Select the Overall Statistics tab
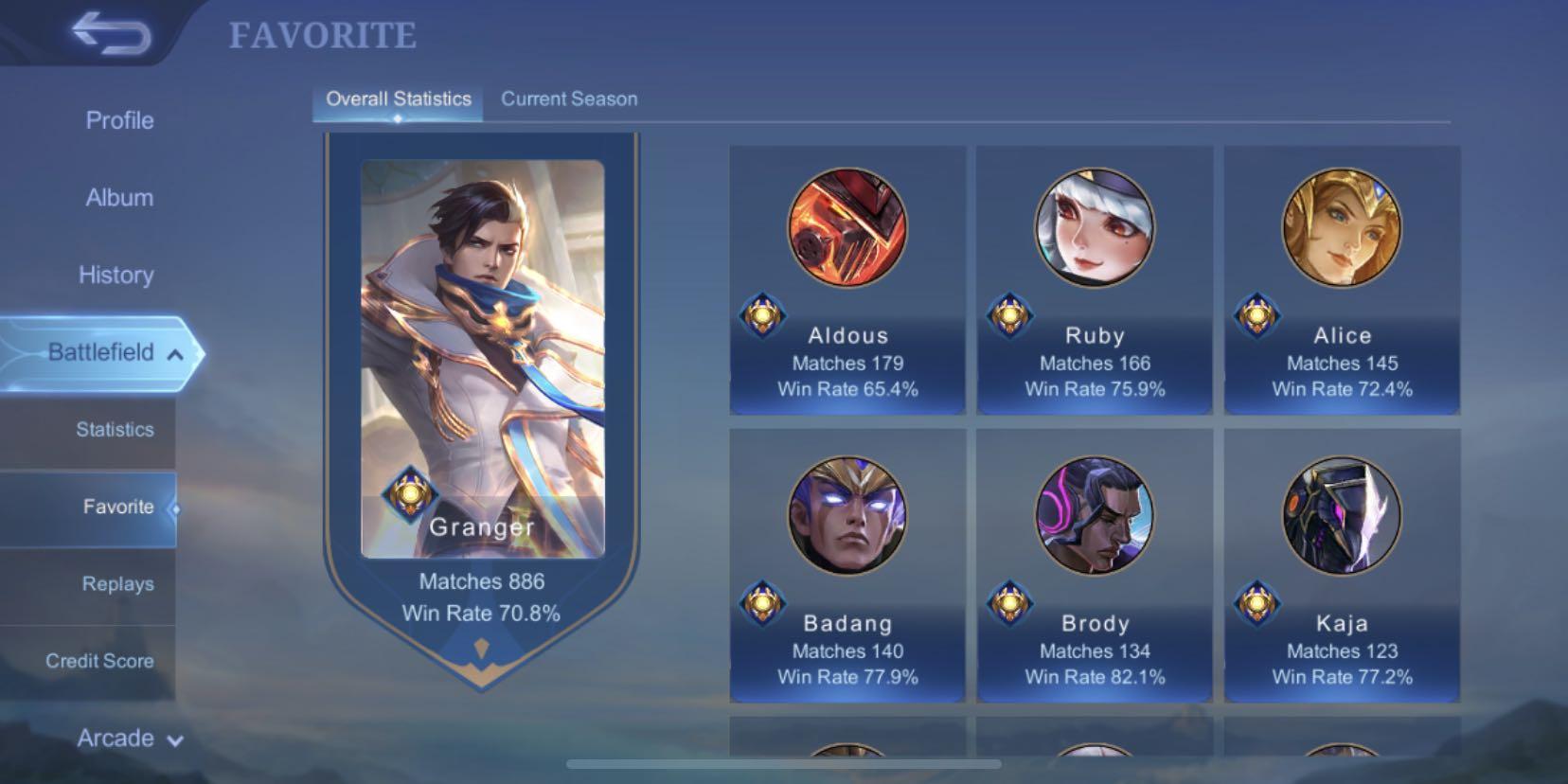 coord(398,98)
